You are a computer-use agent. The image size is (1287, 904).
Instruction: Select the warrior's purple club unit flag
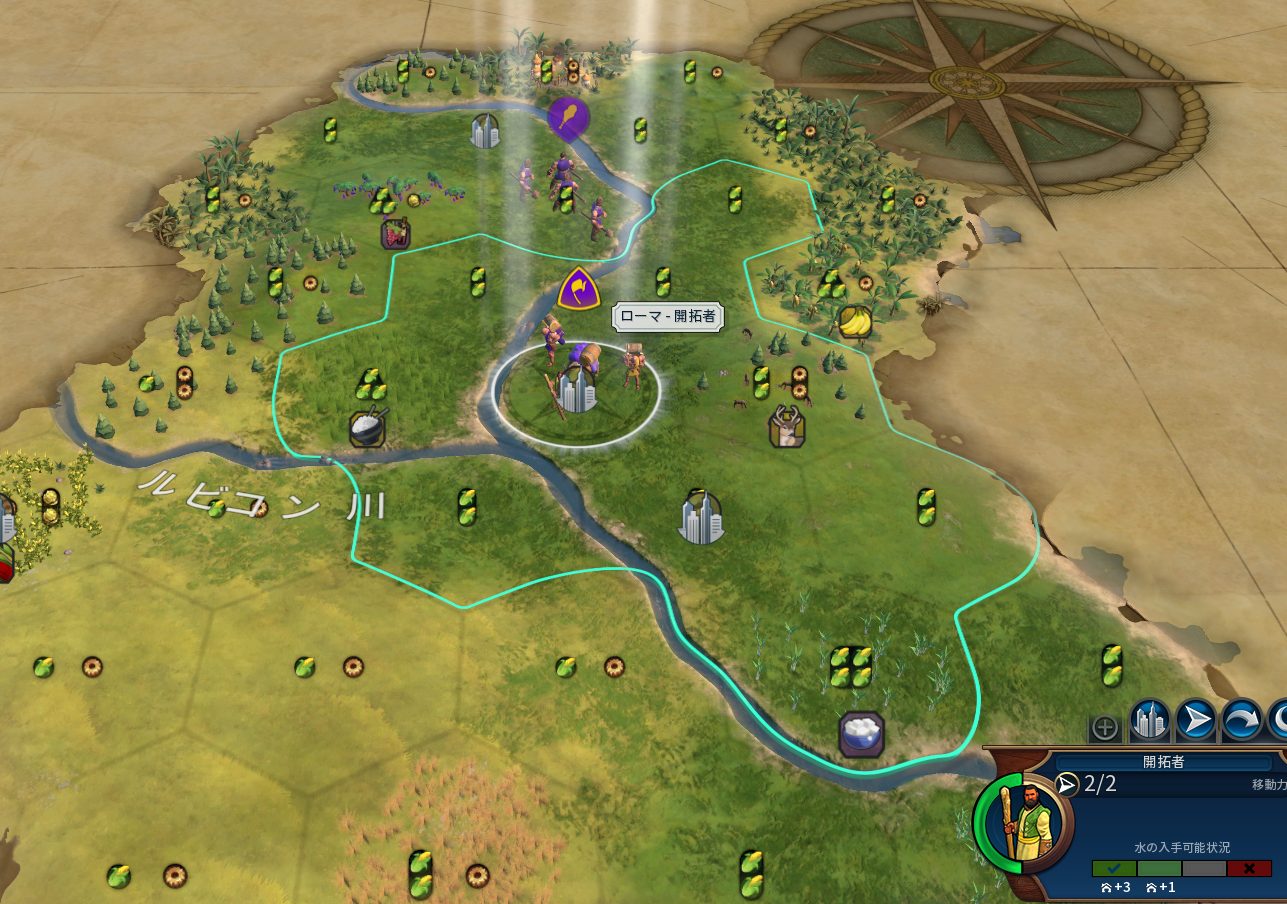click(x=568, y=118)
